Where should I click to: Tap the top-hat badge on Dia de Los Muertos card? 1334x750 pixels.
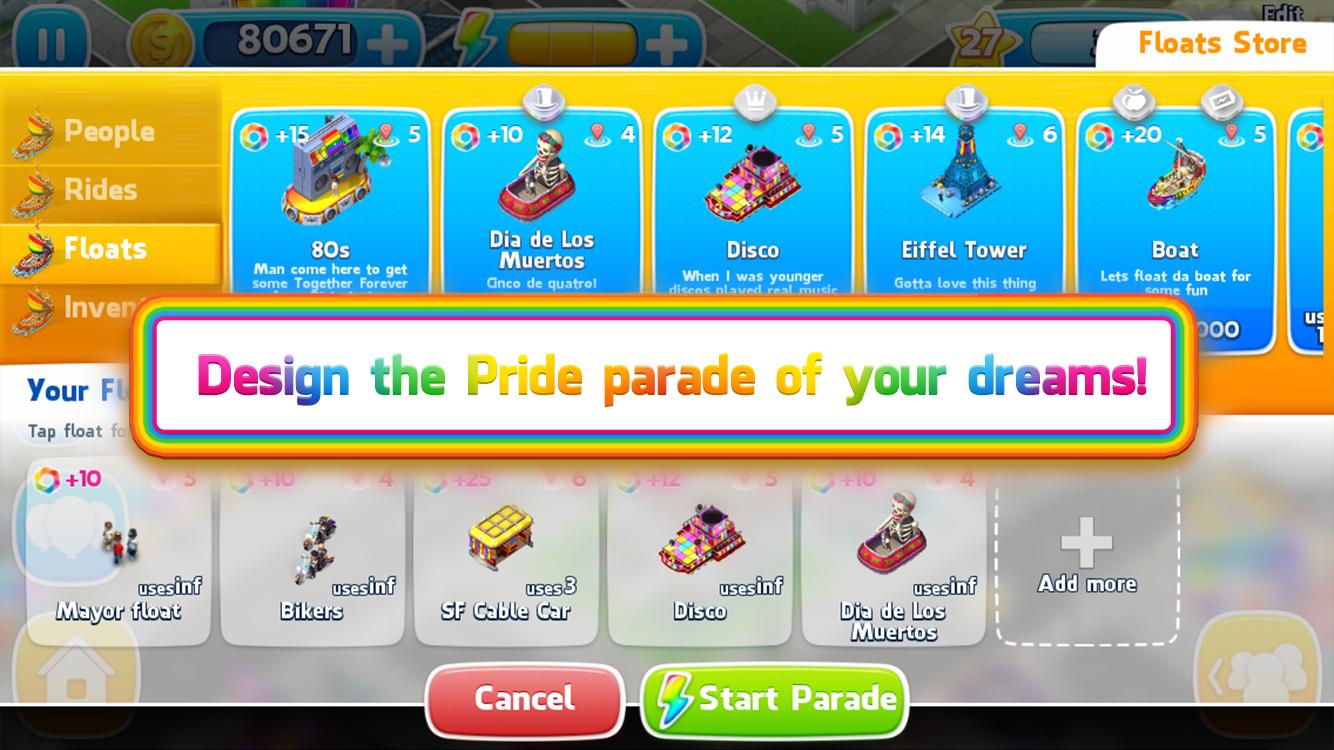[541, 99]
